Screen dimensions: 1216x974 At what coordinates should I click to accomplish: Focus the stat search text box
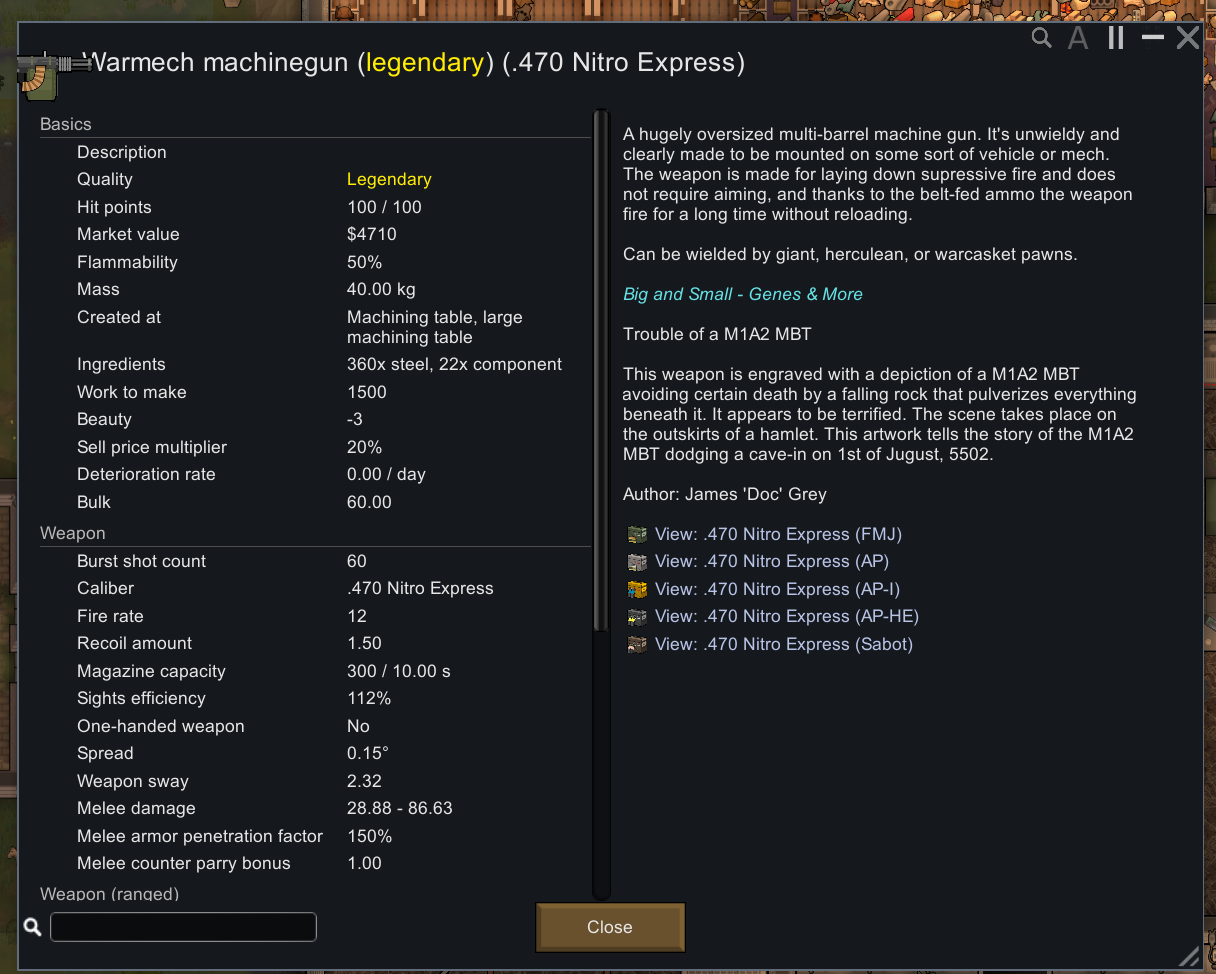click(x=183, y=927)
